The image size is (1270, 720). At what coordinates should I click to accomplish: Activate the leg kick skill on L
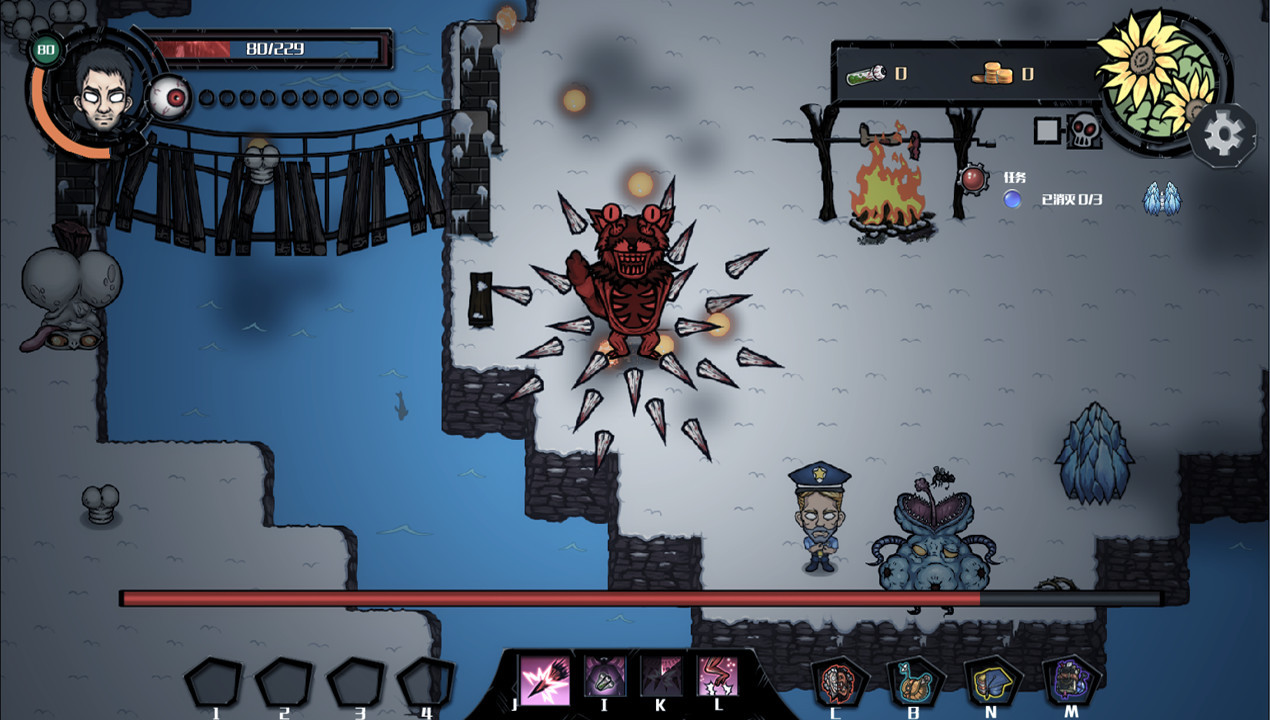click(x=717, y=677)
